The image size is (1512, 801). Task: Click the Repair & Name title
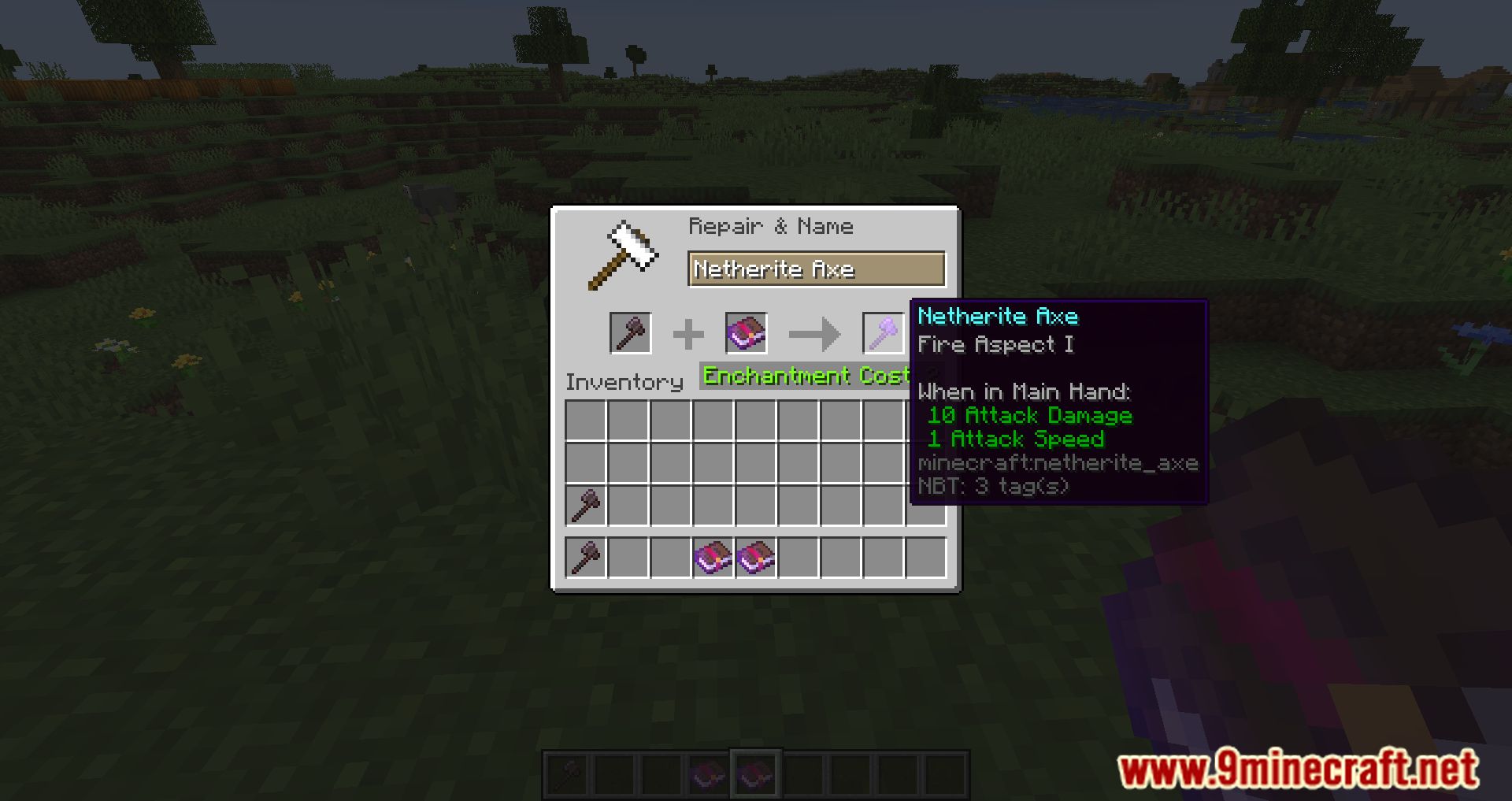770,227
